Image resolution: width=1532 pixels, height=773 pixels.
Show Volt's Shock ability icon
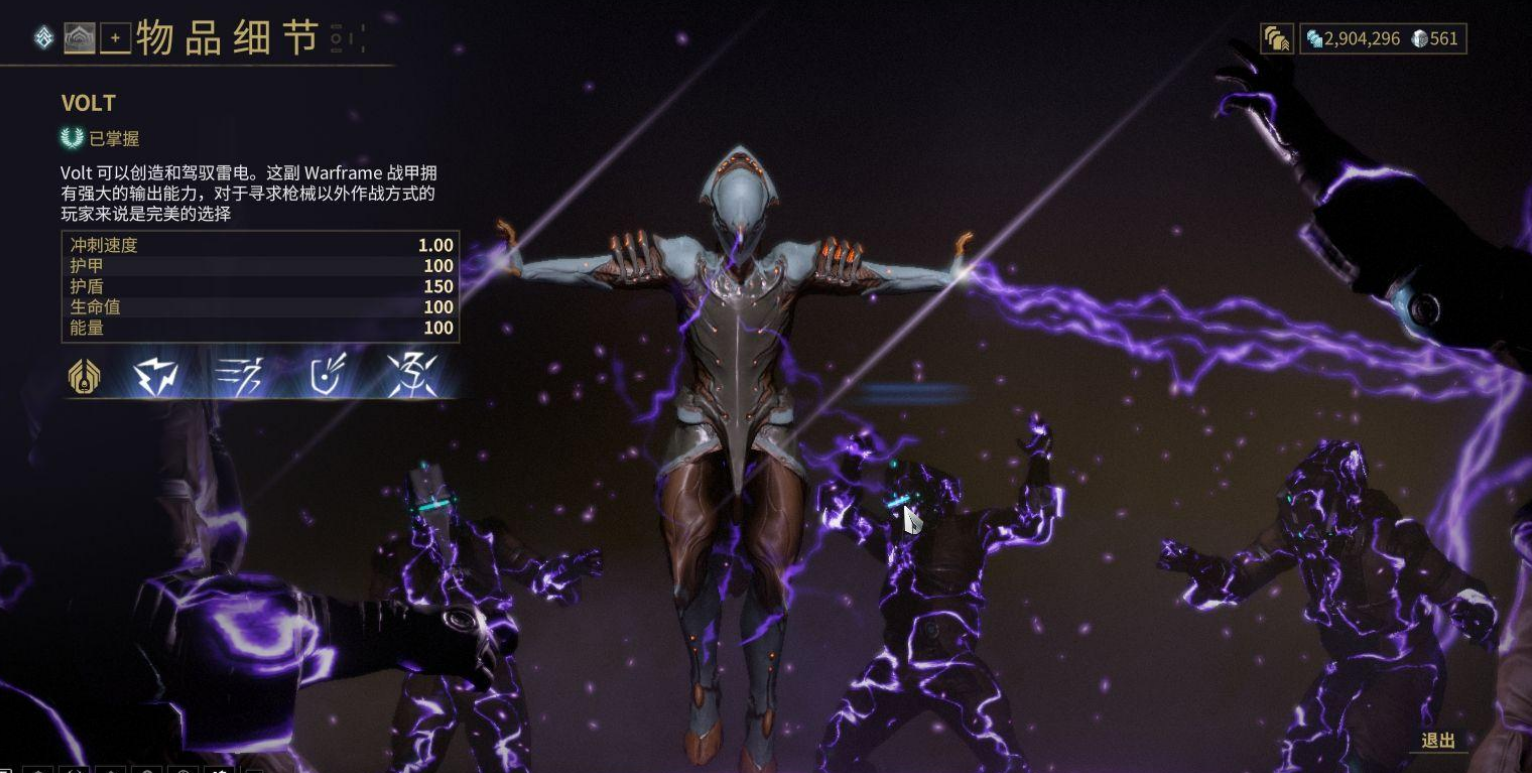(156, 377)
